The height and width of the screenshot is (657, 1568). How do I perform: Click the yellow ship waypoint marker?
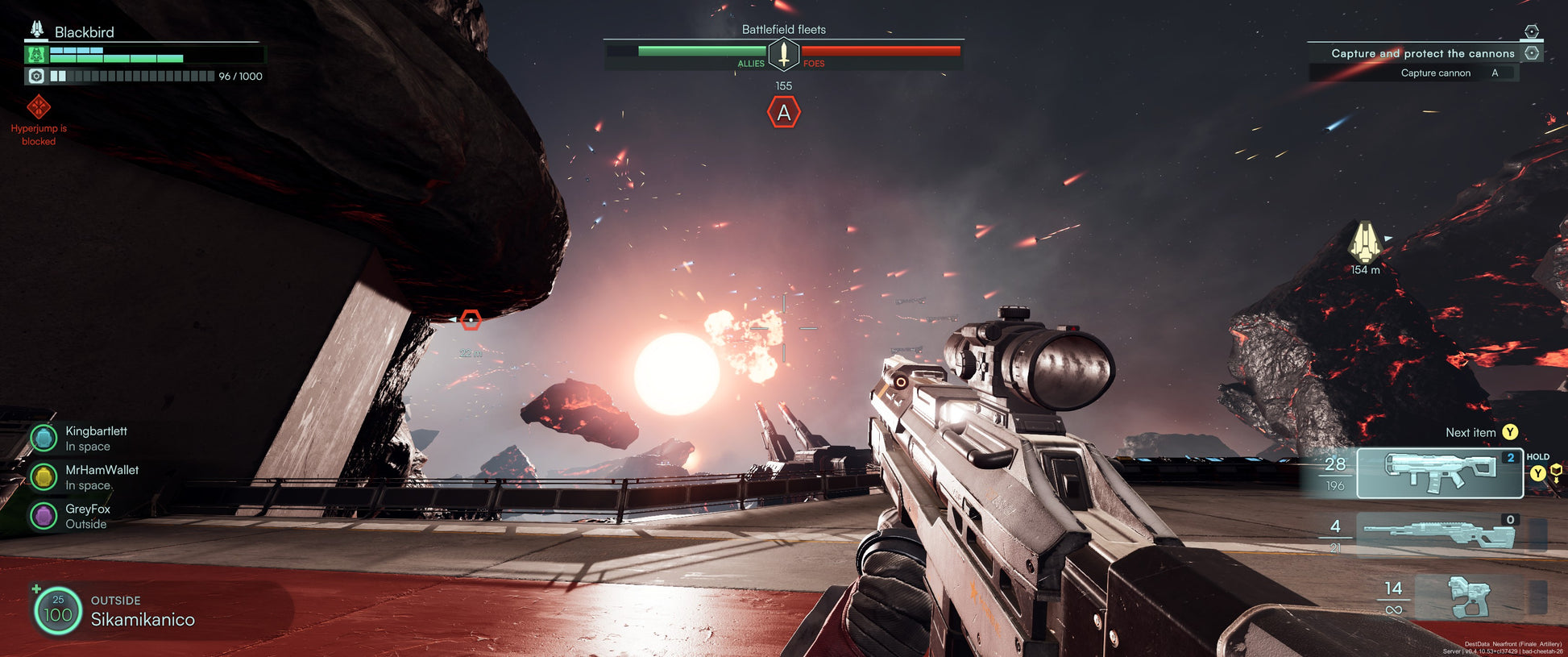[x=1365, y=242]
